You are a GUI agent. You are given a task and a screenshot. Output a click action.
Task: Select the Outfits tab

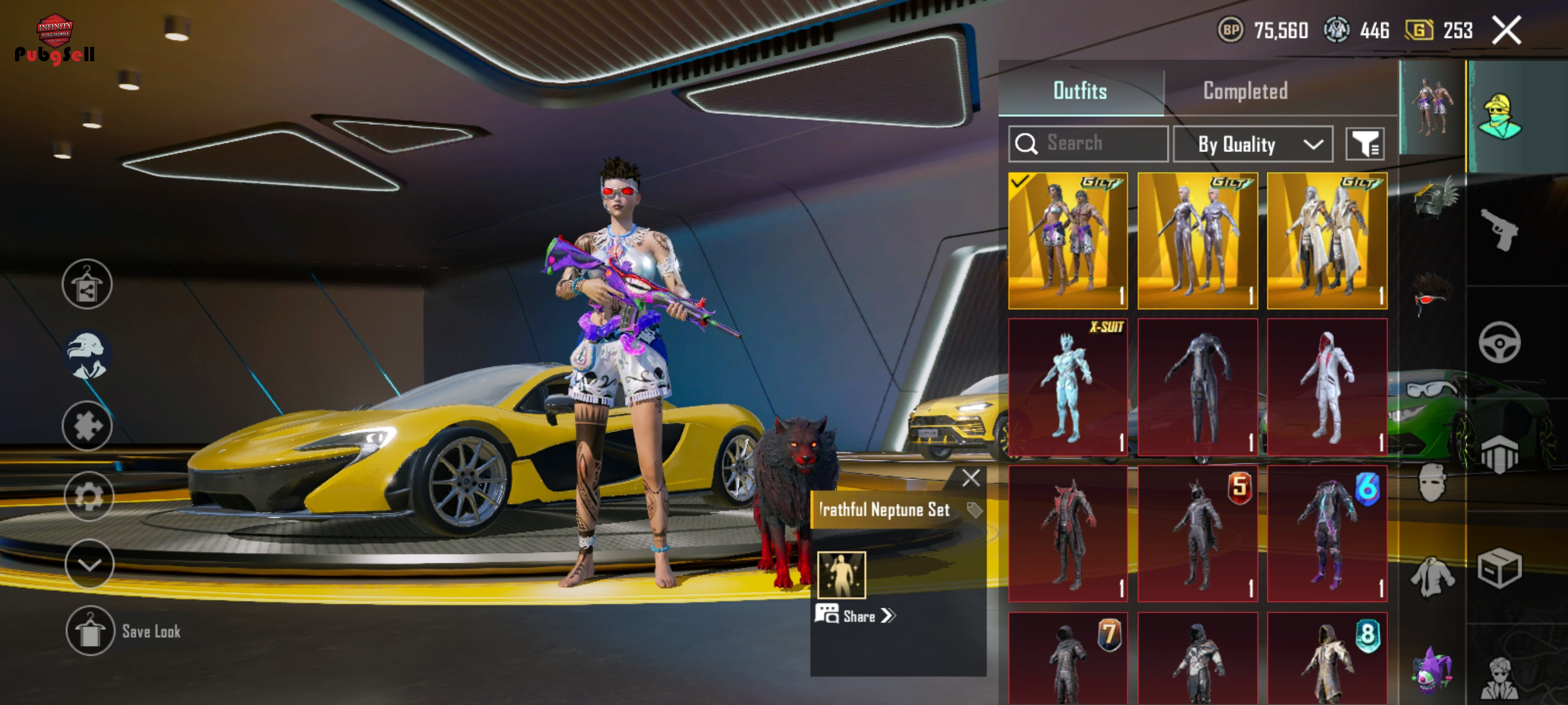(x=1080, y=91)
